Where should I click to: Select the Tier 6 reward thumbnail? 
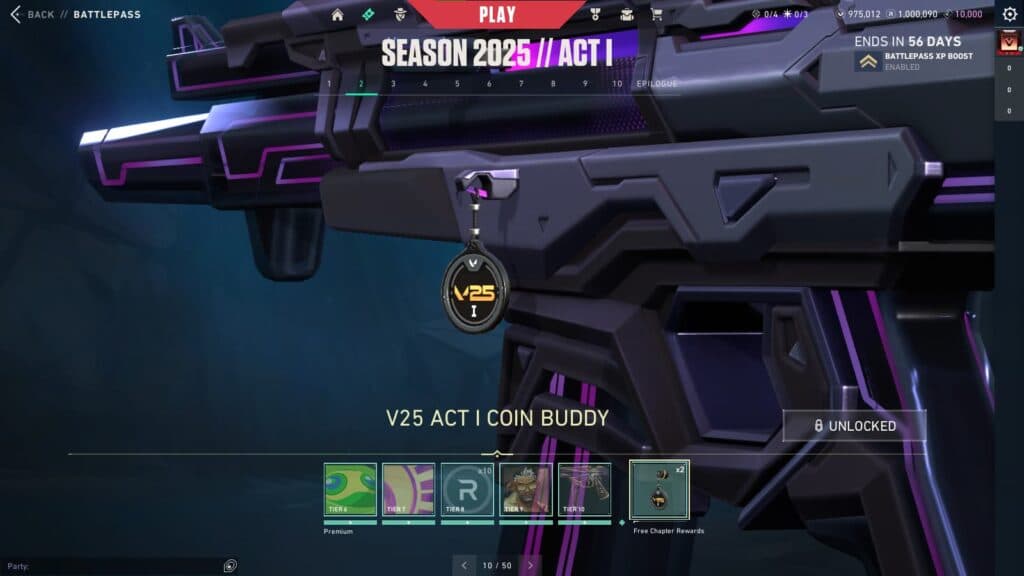click(x=350, y=489)
